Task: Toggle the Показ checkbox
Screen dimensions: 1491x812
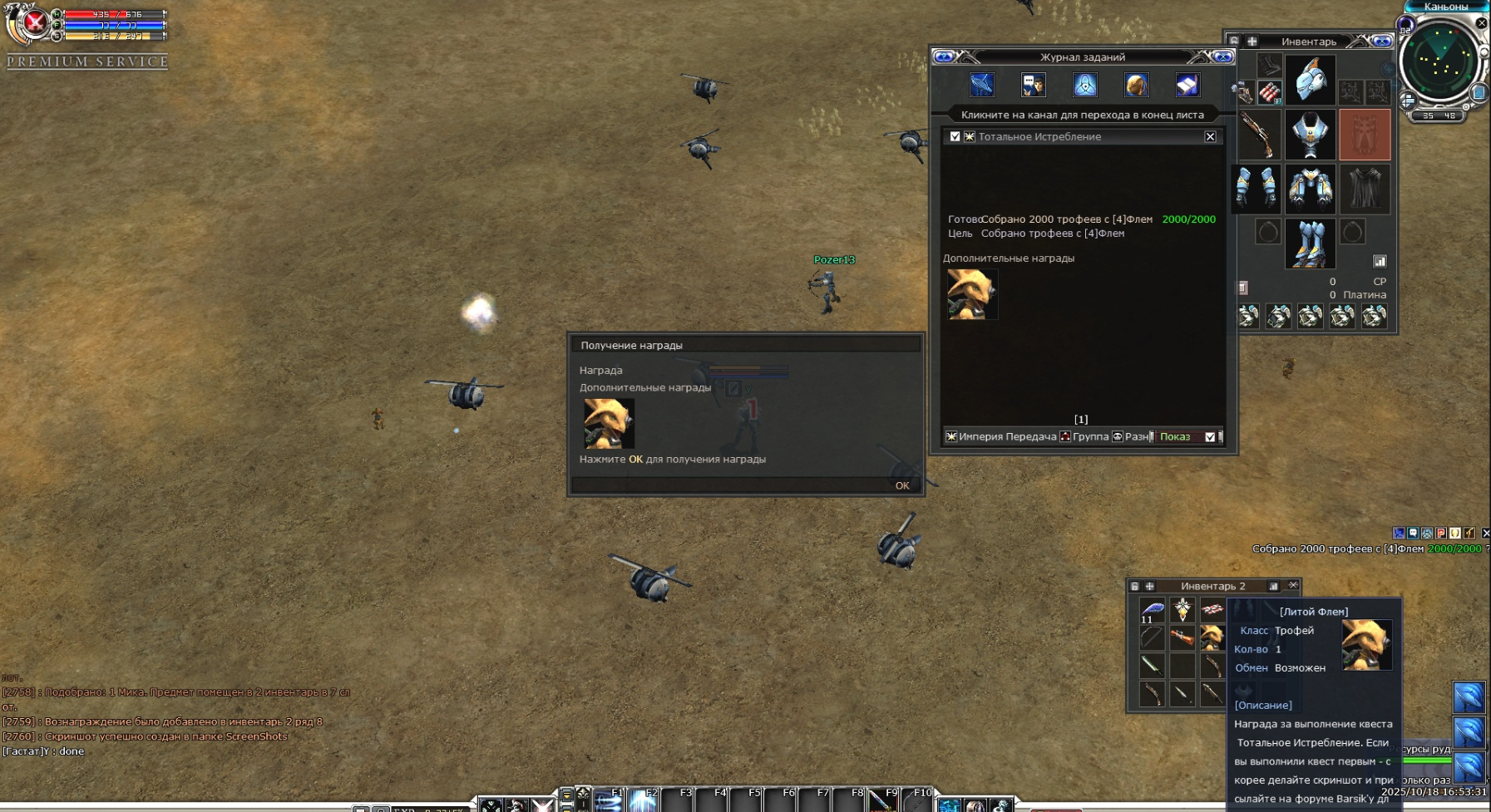Action: [1210, 436]
